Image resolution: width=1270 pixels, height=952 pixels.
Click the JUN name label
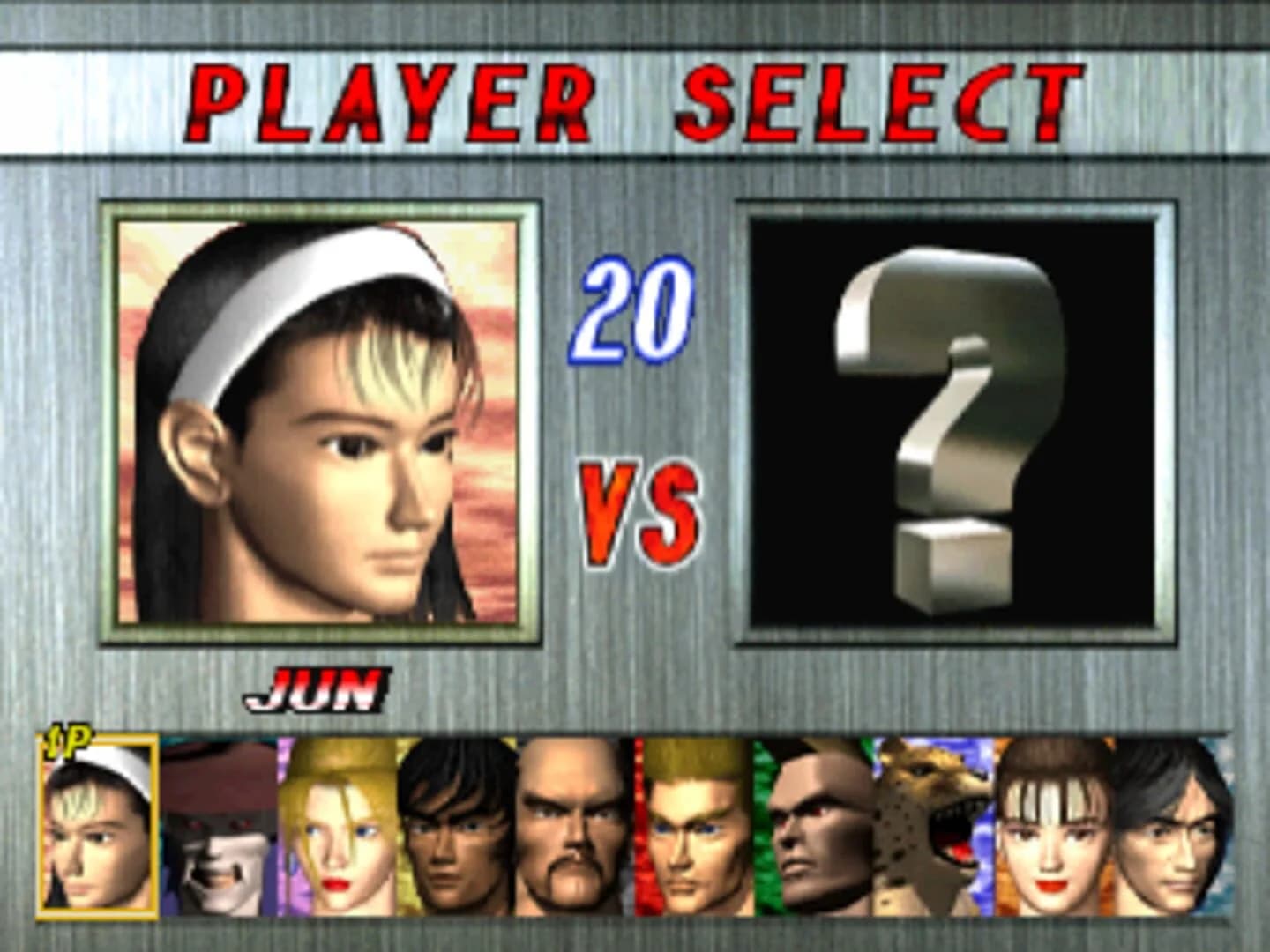(317, 692)
